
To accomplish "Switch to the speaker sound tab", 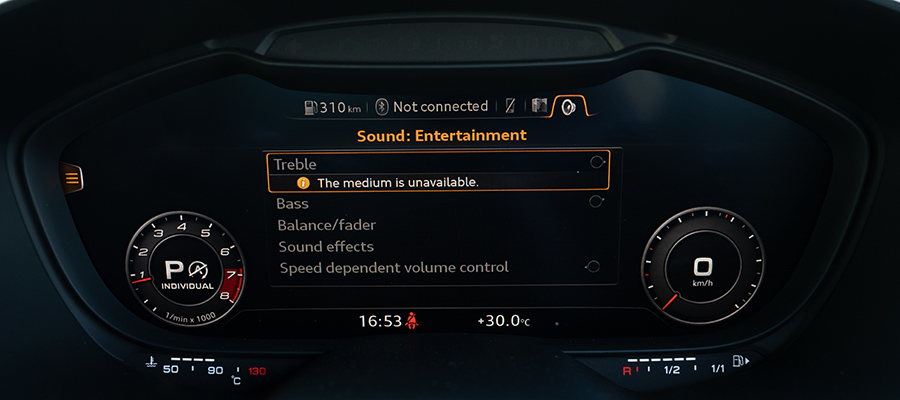I will coord(568,106).
